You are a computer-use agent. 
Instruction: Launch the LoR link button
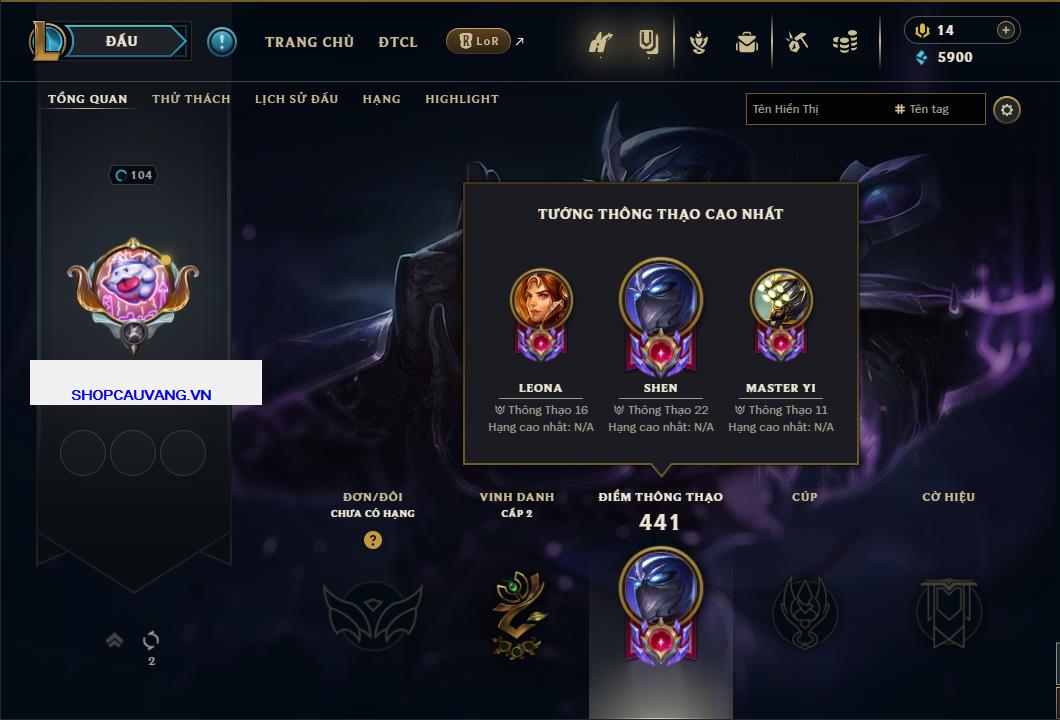(479, 41)
